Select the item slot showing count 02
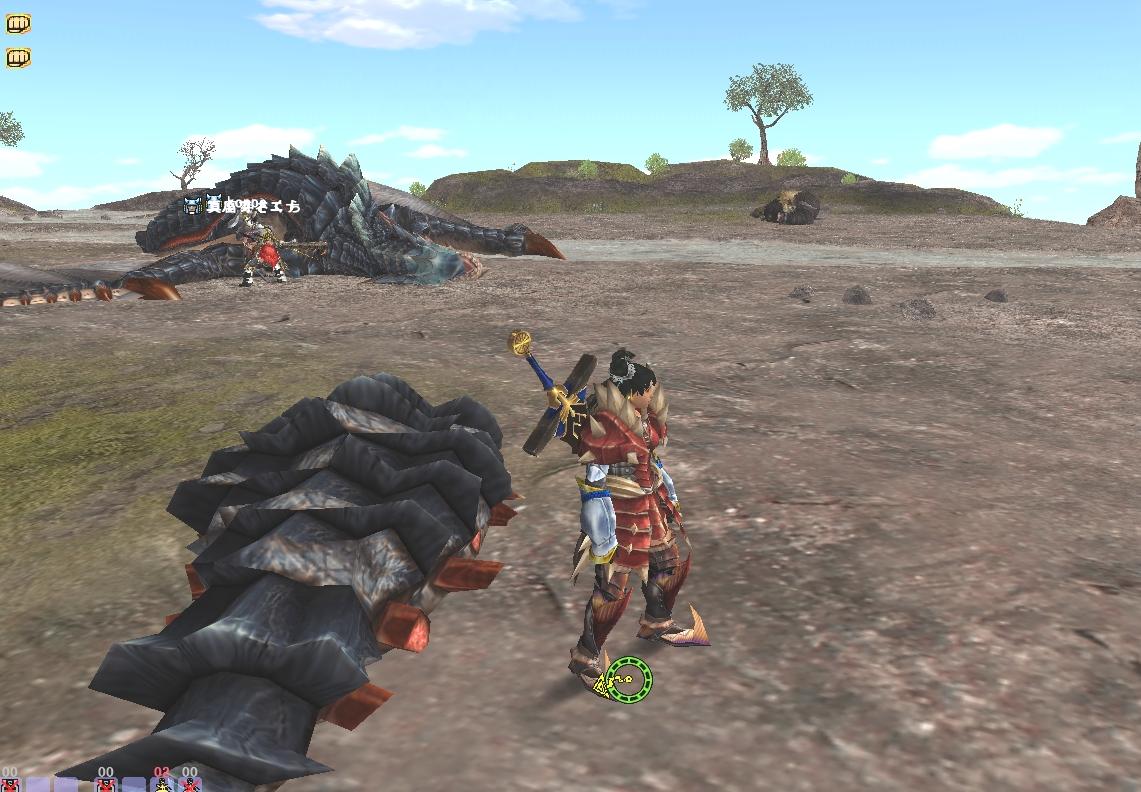 (x=161, y=782)
